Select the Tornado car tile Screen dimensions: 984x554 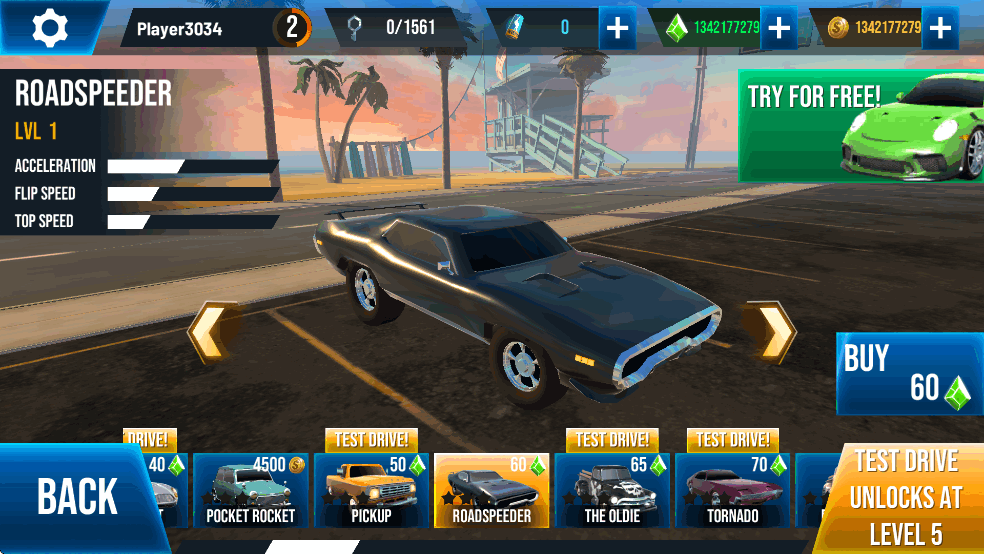click(732, 490)
